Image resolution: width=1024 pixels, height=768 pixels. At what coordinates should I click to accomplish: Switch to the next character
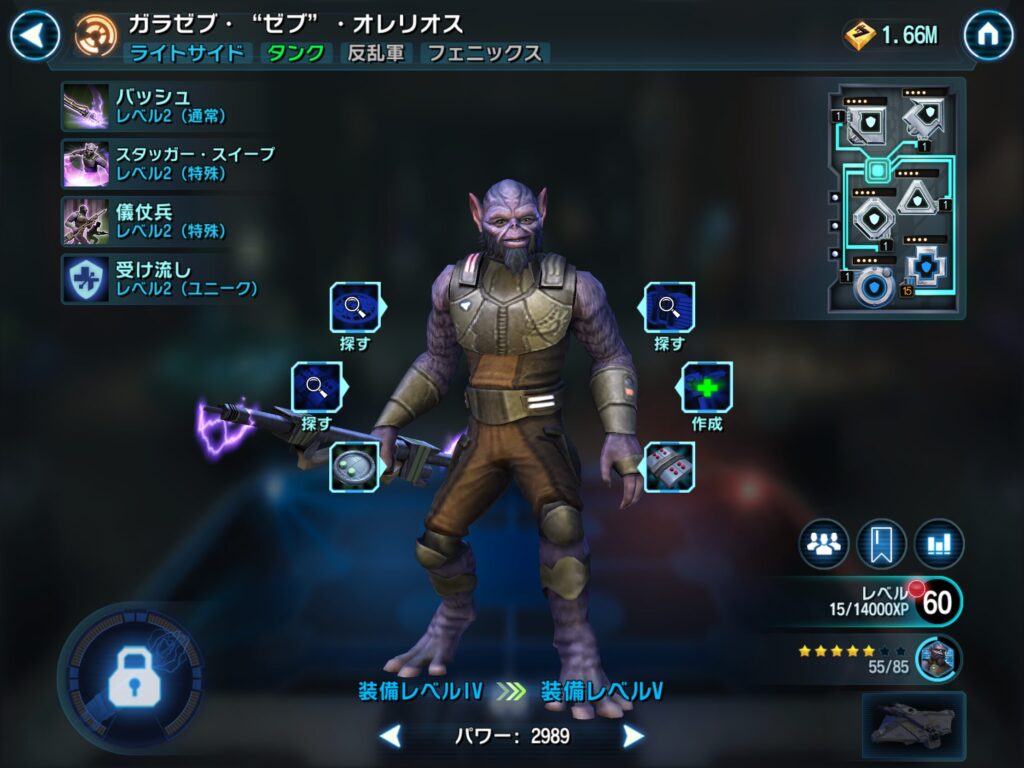pyautogui.click(x=632, y=737)
